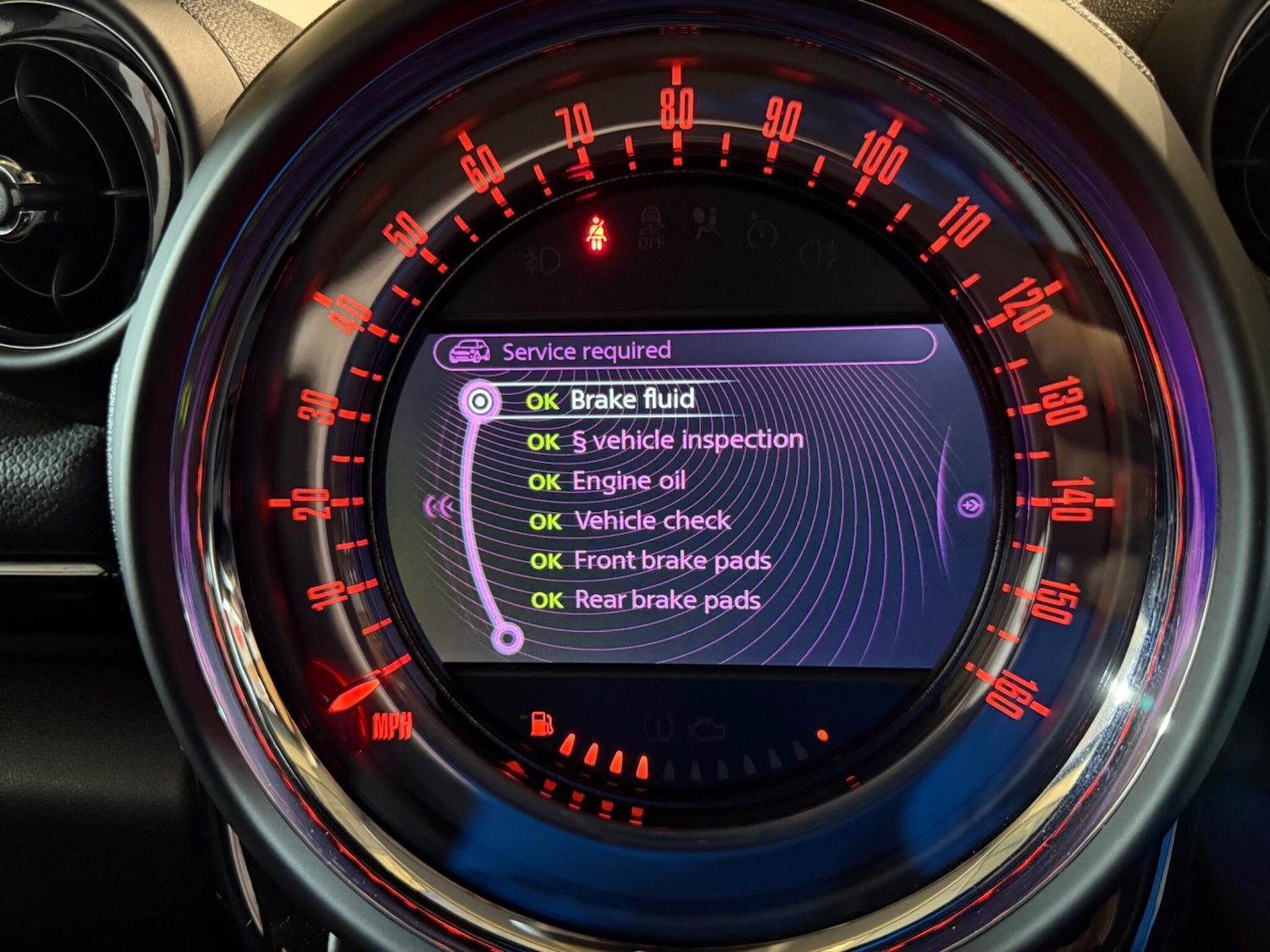Click the circled arrow icon on the right
This screenshot has width=1270, height=952.
click(x=970, y=506)
